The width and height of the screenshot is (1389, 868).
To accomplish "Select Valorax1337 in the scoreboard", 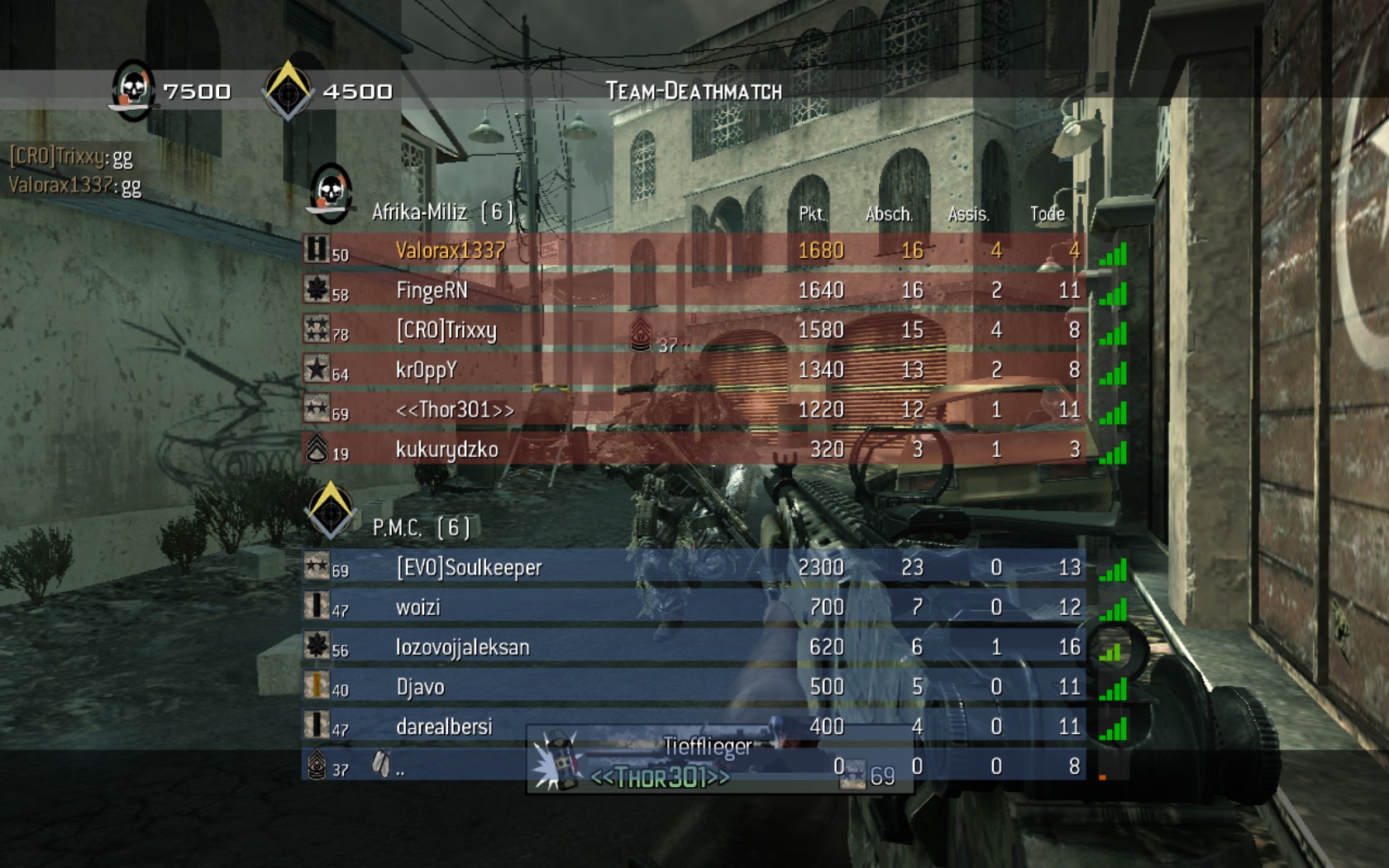I will pos(451,250).
